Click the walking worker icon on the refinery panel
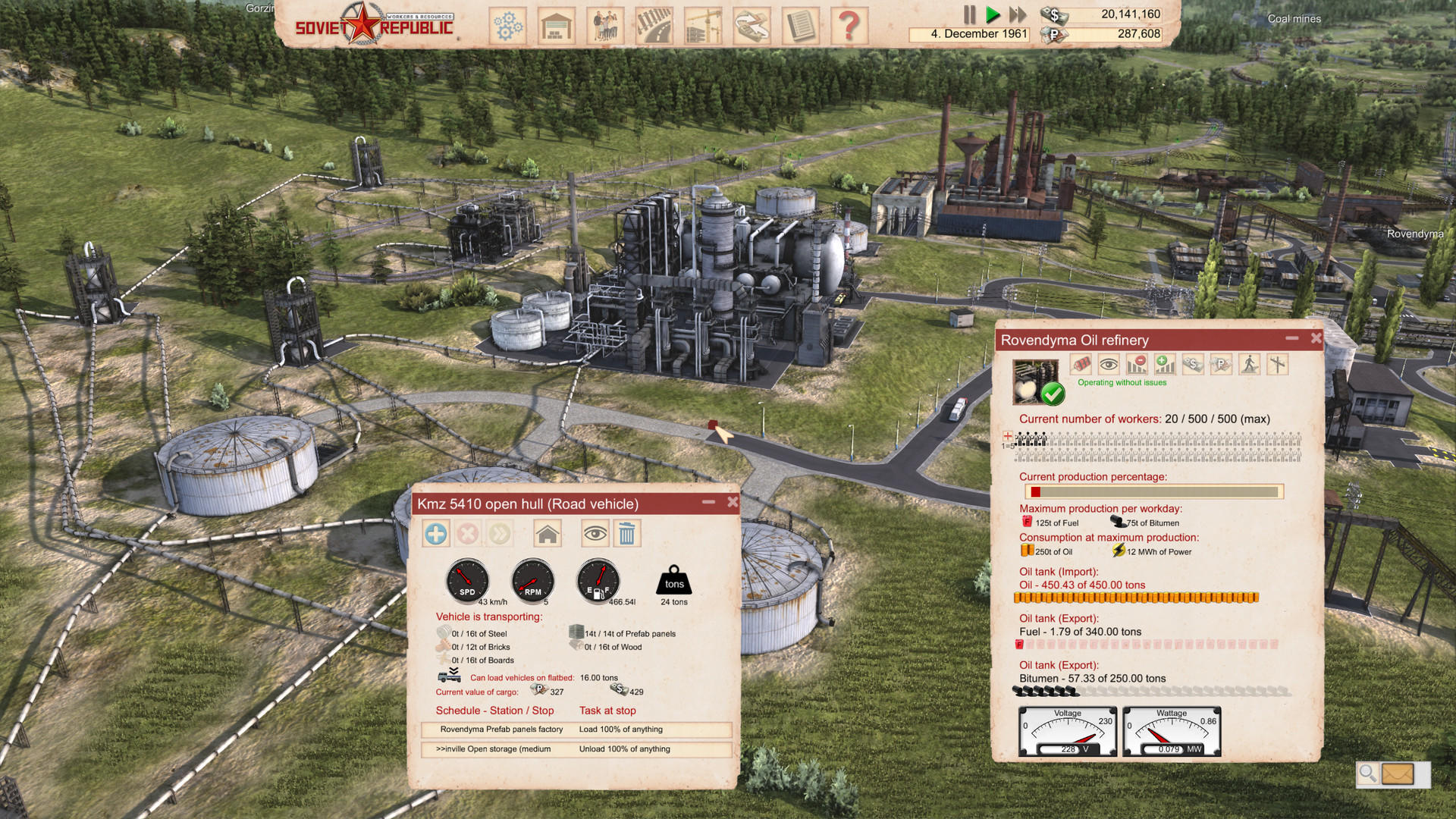Screen dimensions: 1456x819 click(x=1250, y=365)
